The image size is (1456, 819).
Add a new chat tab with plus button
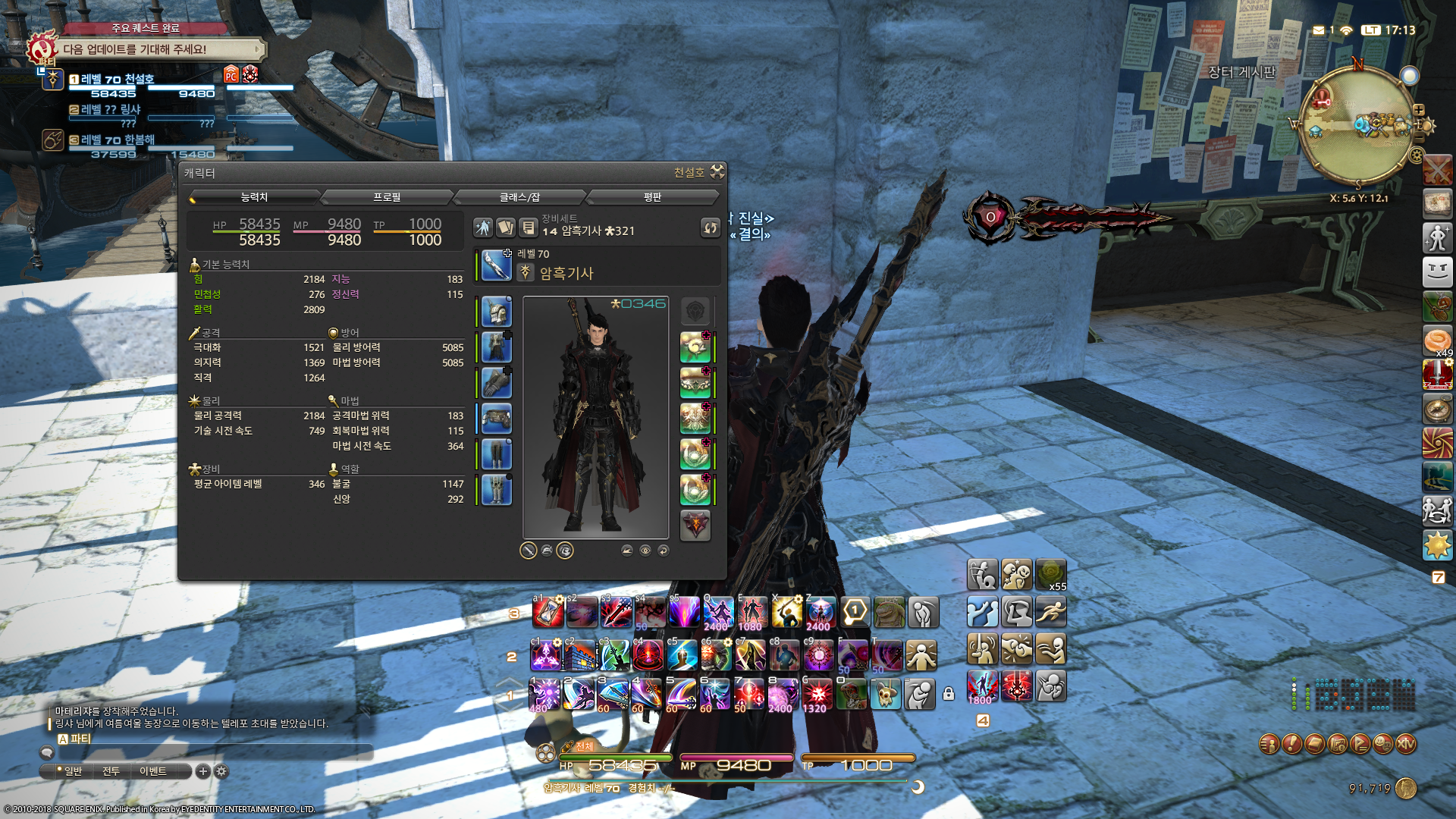(x=202, y=771)
